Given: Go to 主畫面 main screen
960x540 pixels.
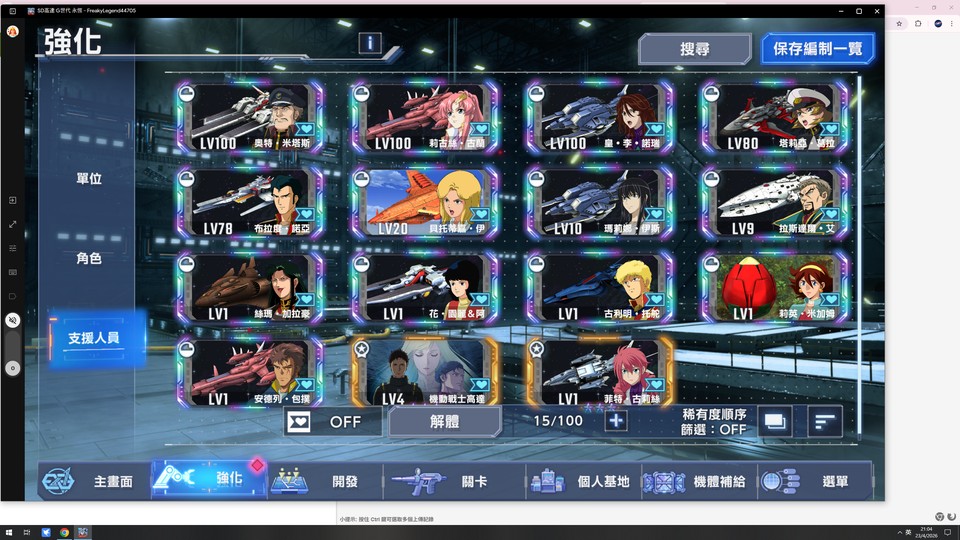Looking at the screenshot, I should pos(93,481).
